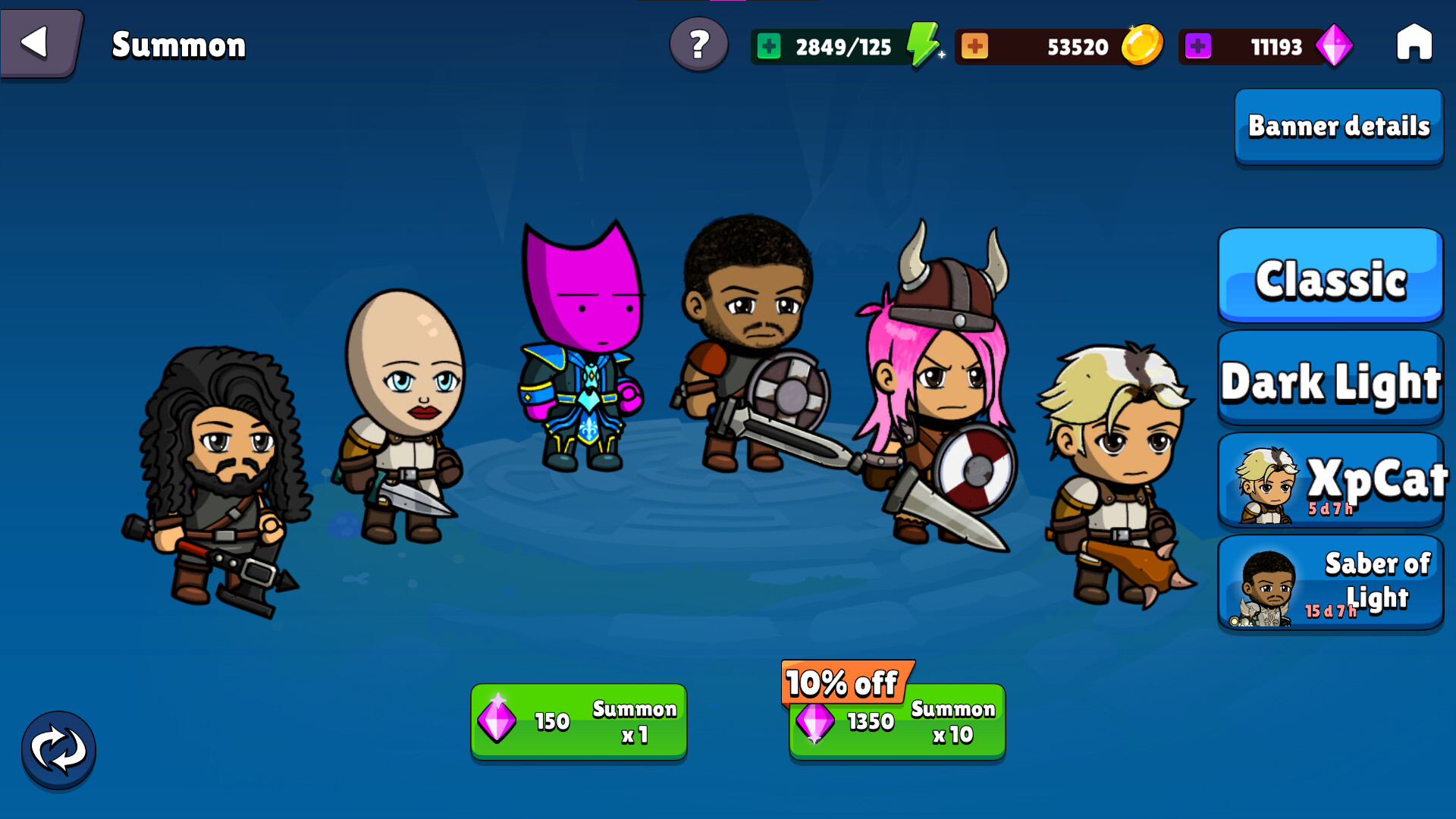Switch to the Dark Light banner tab
The width and height of the screenshot is (1456, 819).
click(1329, 381)
